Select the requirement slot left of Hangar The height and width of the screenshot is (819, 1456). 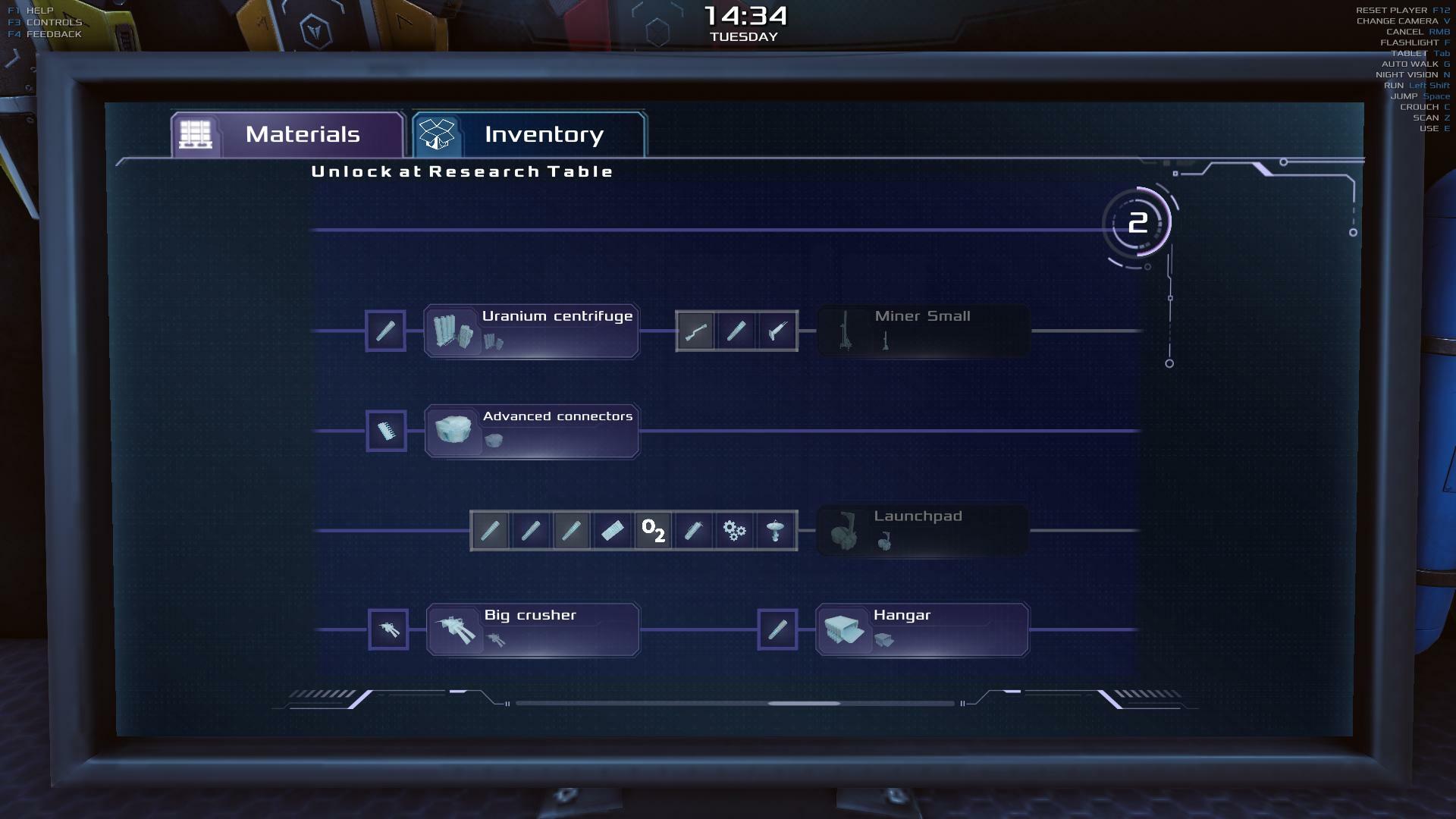point(777,630)
